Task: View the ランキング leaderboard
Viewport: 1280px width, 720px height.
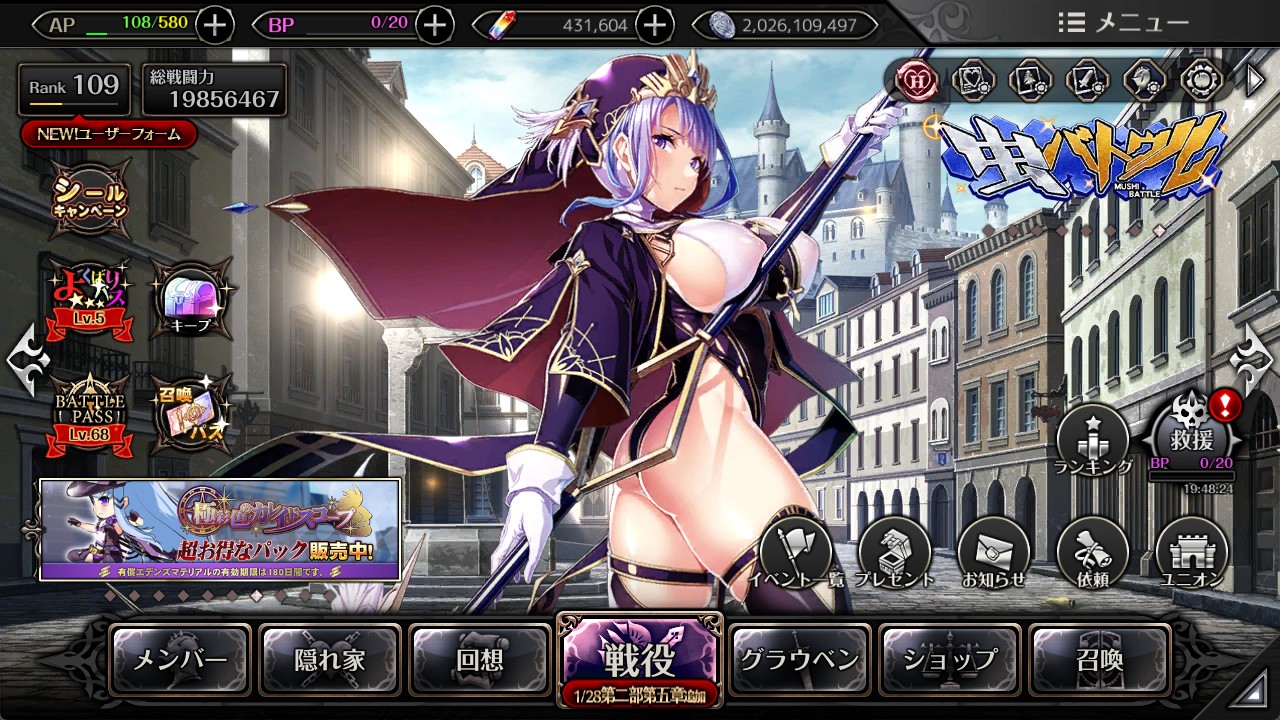Action: pos(1093,440)
